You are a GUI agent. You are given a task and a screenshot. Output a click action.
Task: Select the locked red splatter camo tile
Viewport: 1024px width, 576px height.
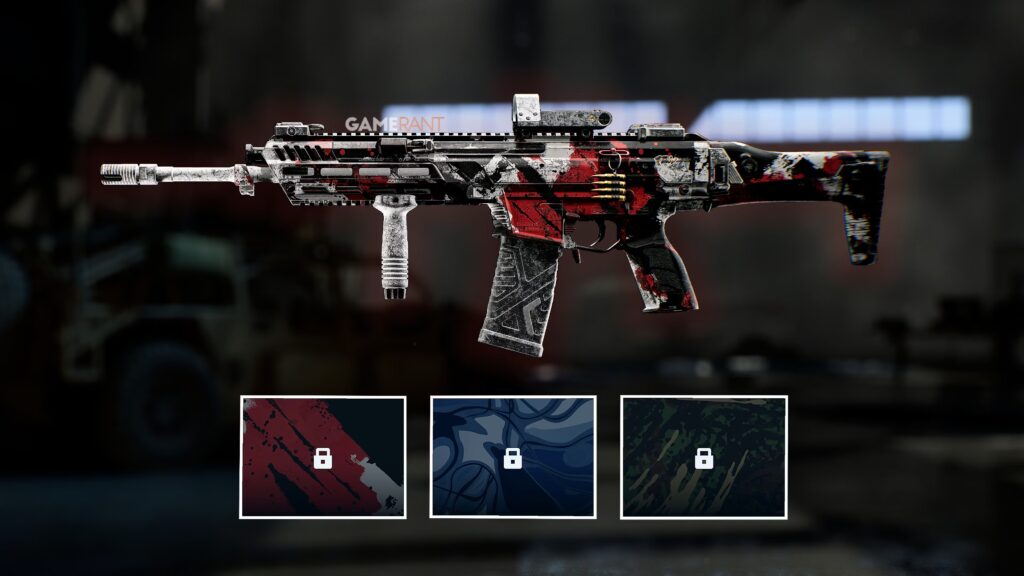pos(323,457)
